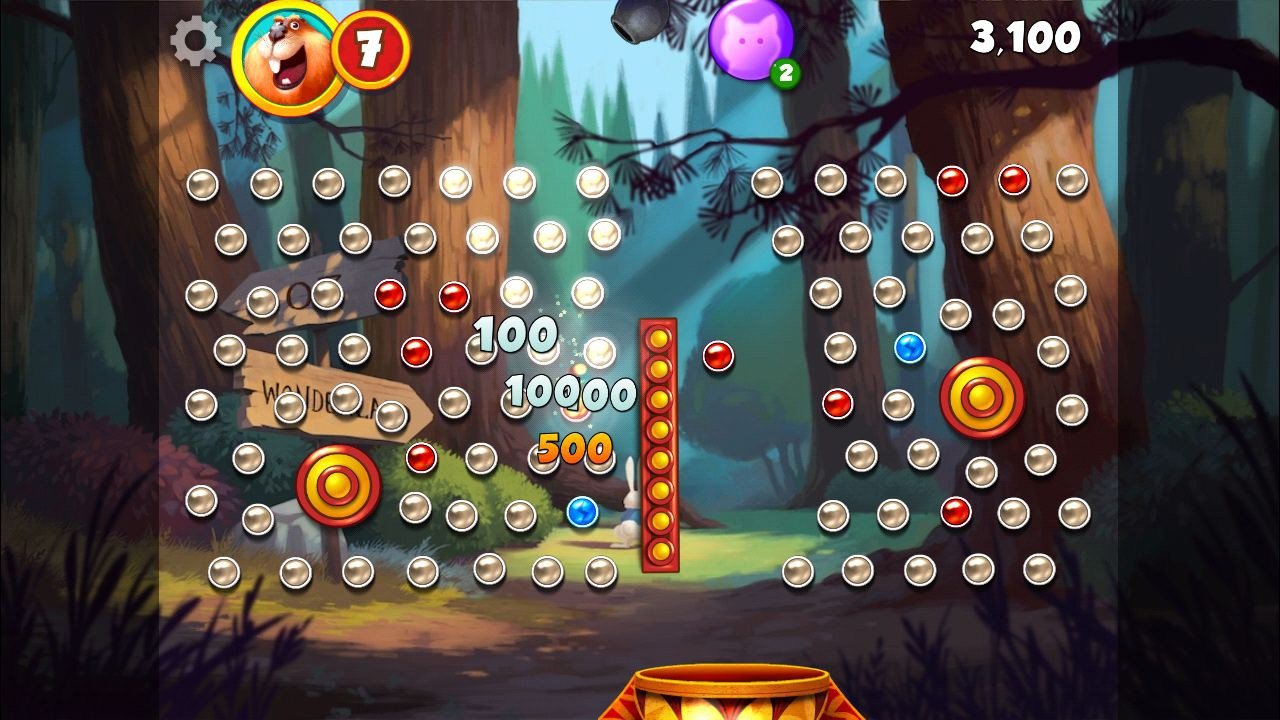Tap the green badge showing 2 boosters
The image size is (1280, 720).
pos(783,71)
